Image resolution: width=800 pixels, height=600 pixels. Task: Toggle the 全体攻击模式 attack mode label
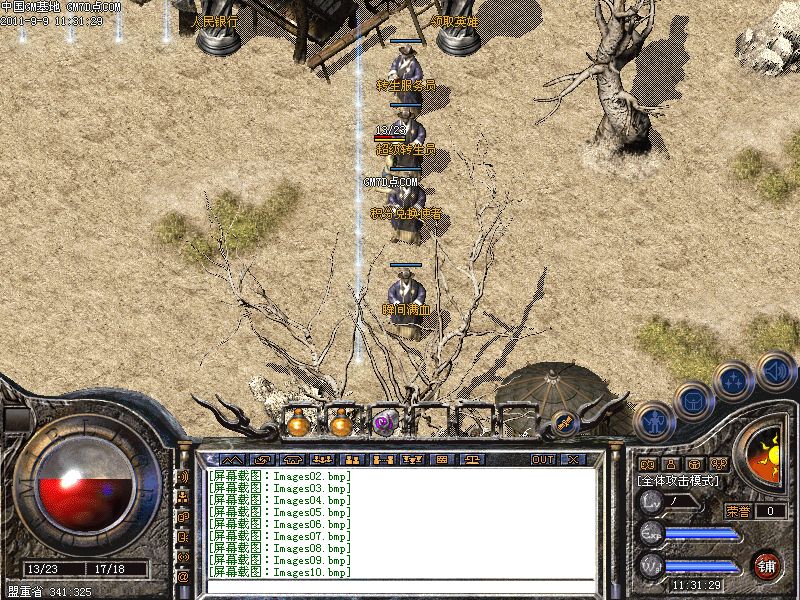pyautogui.click(x=679, y=481)
